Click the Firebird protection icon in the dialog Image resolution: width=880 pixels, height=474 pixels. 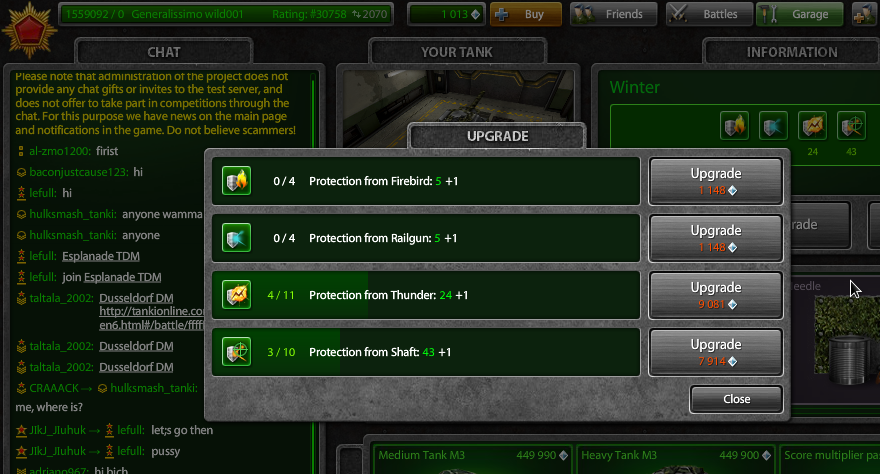coord(236,181)
